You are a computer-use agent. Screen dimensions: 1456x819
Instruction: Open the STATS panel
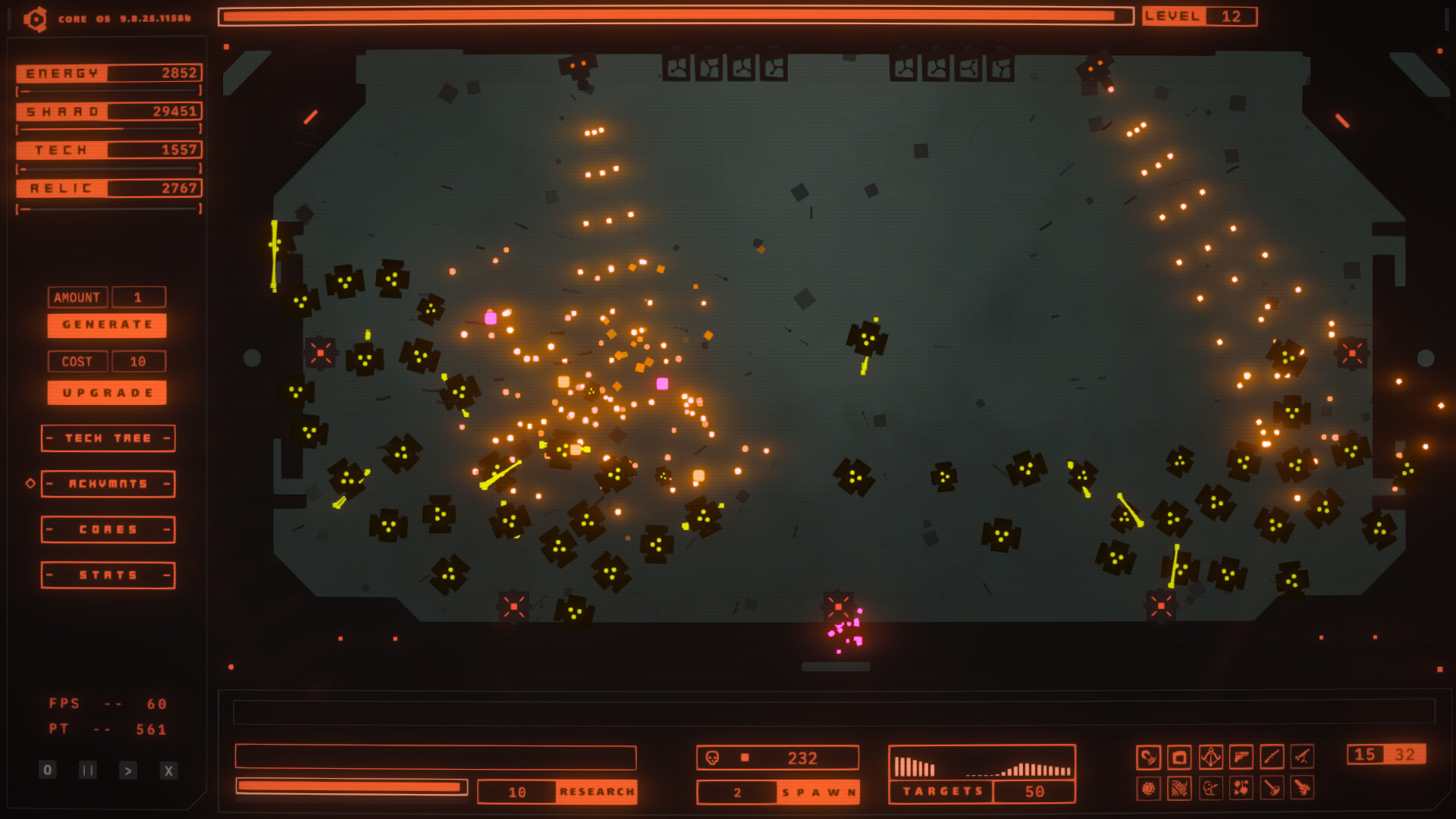tap(108, 574)
